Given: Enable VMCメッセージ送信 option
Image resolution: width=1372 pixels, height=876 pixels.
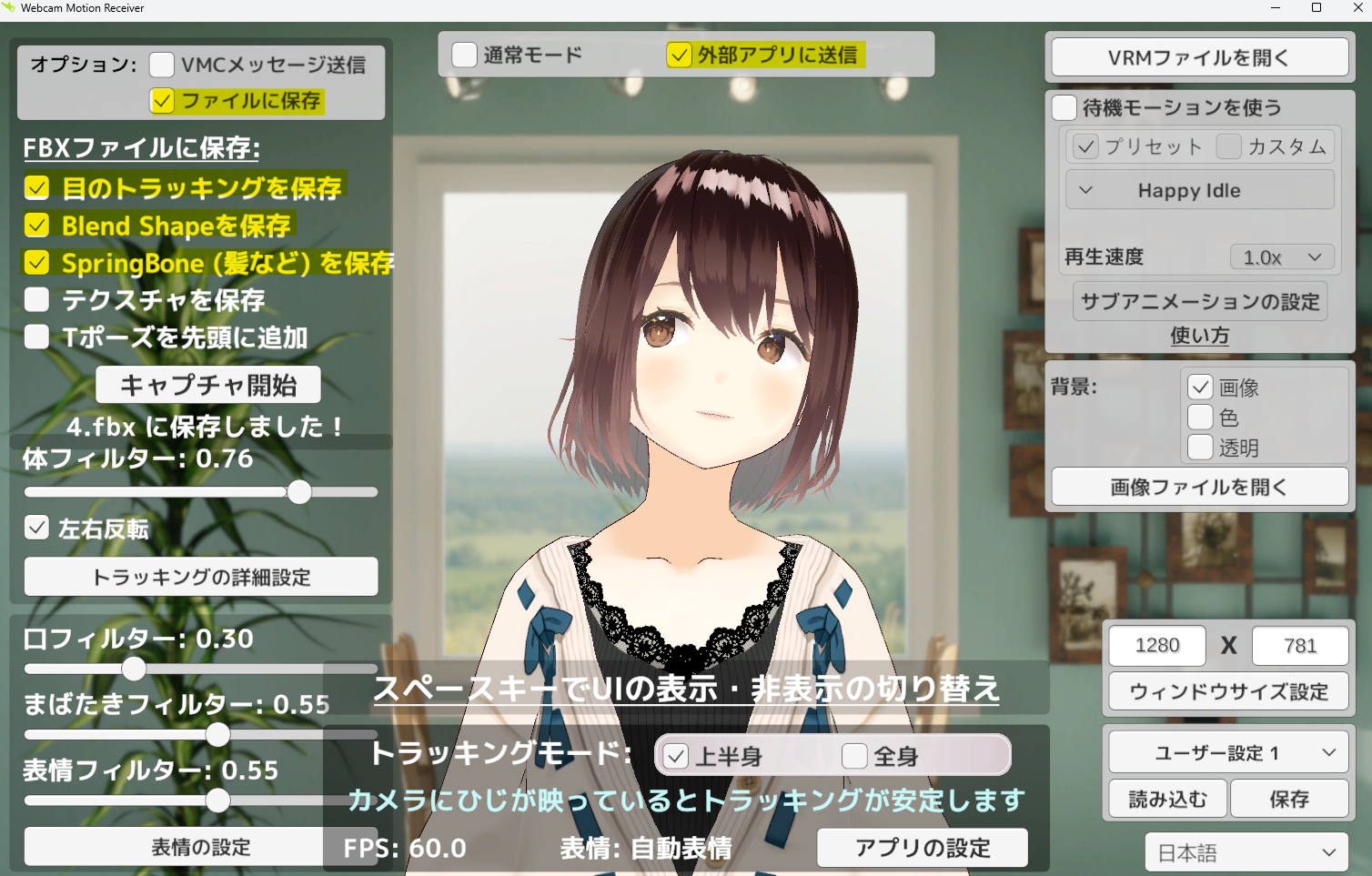Looking at the screenshot, I should tap(162, 65).
